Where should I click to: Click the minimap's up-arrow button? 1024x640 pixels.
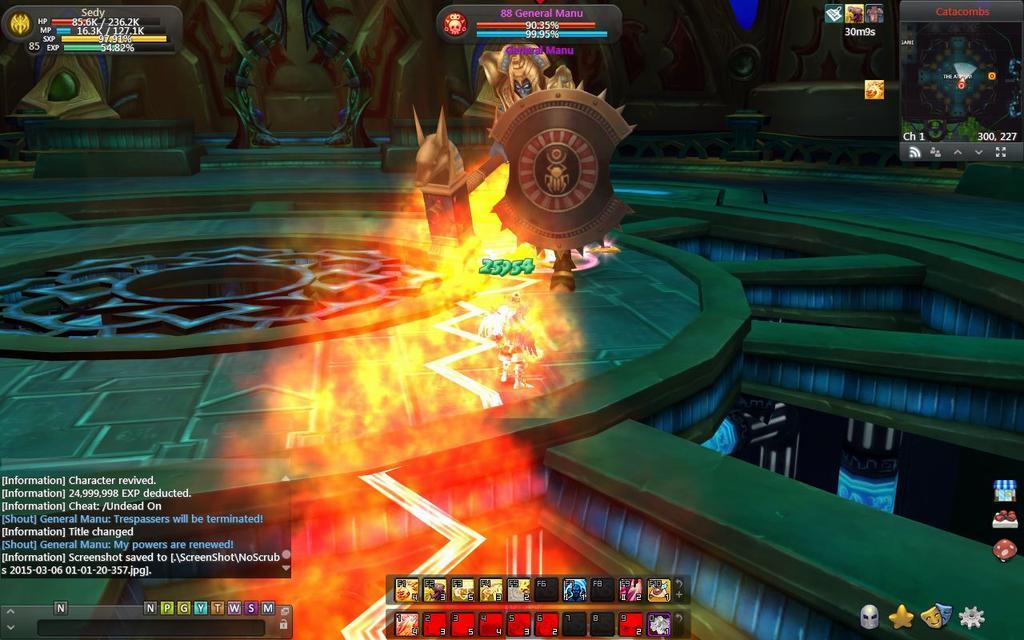[x=957, y=152]
